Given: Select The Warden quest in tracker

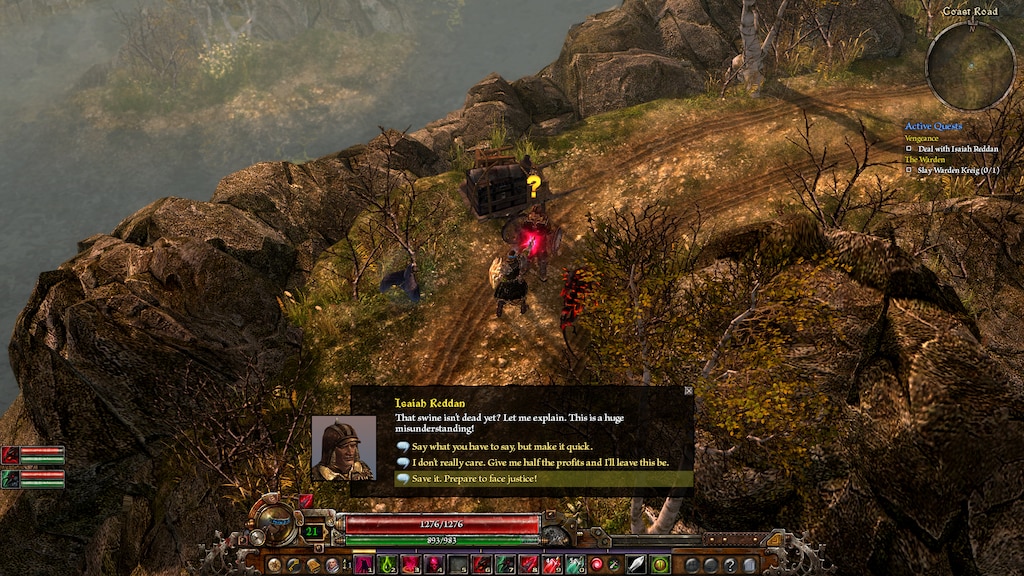Looking at the screenshot, I should [x=925, y=160].
